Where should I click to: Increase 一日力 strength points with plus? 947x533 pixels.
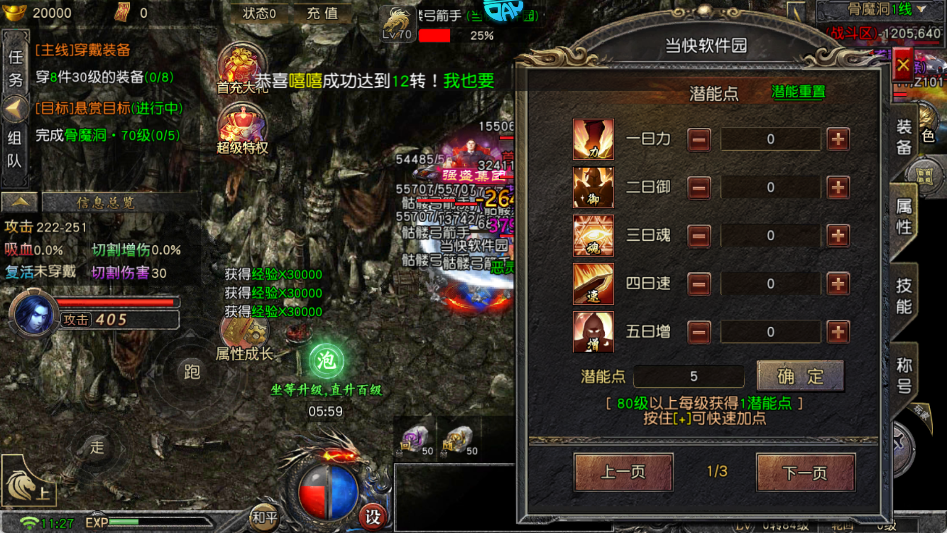pyautogui.click(x=838, y=139)
